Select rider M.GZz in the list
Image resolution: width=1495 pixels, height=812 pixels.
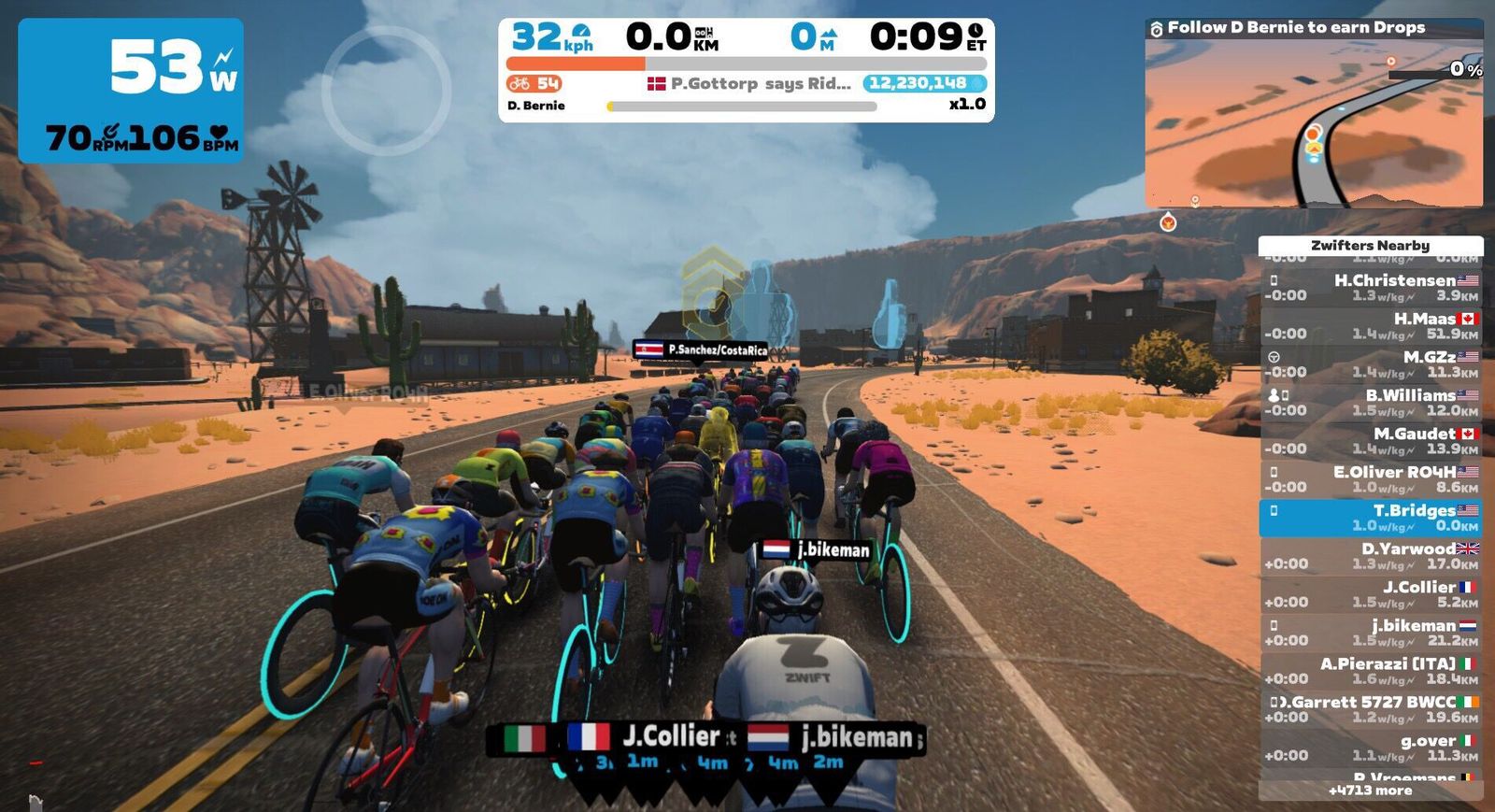(x=1370, y=364)
